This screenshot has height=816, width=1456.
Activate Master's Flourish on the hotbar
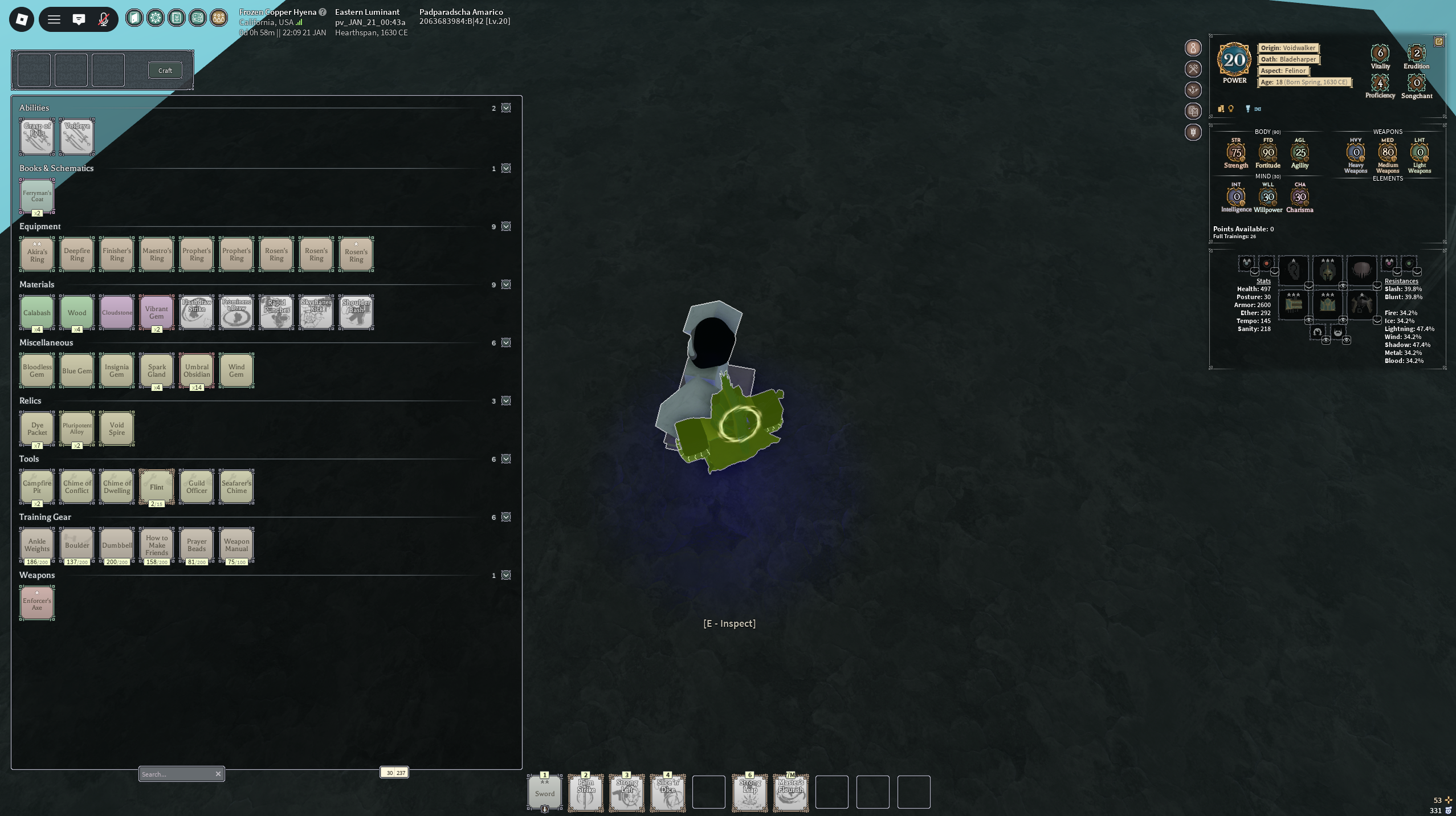[791, 792]
